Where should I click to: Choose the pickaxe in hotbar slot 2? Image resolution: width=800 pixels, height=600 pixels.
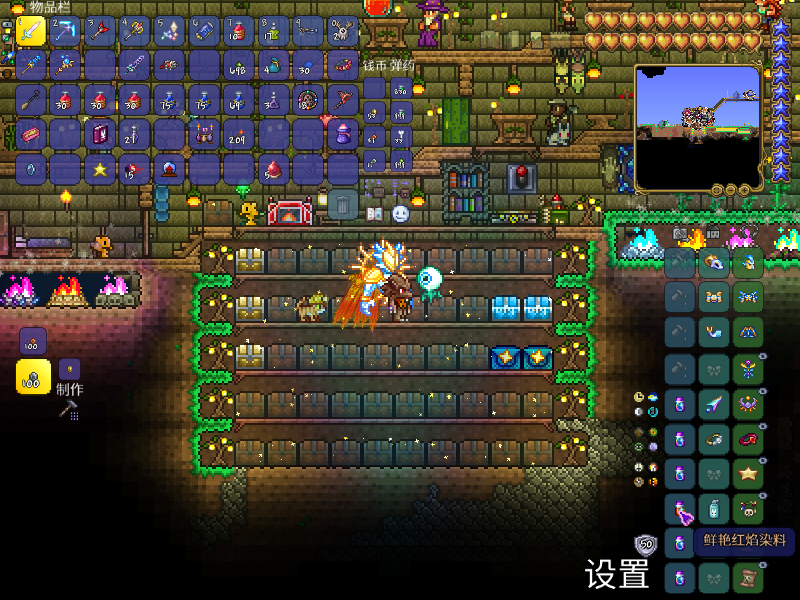[x=66, y=32]
